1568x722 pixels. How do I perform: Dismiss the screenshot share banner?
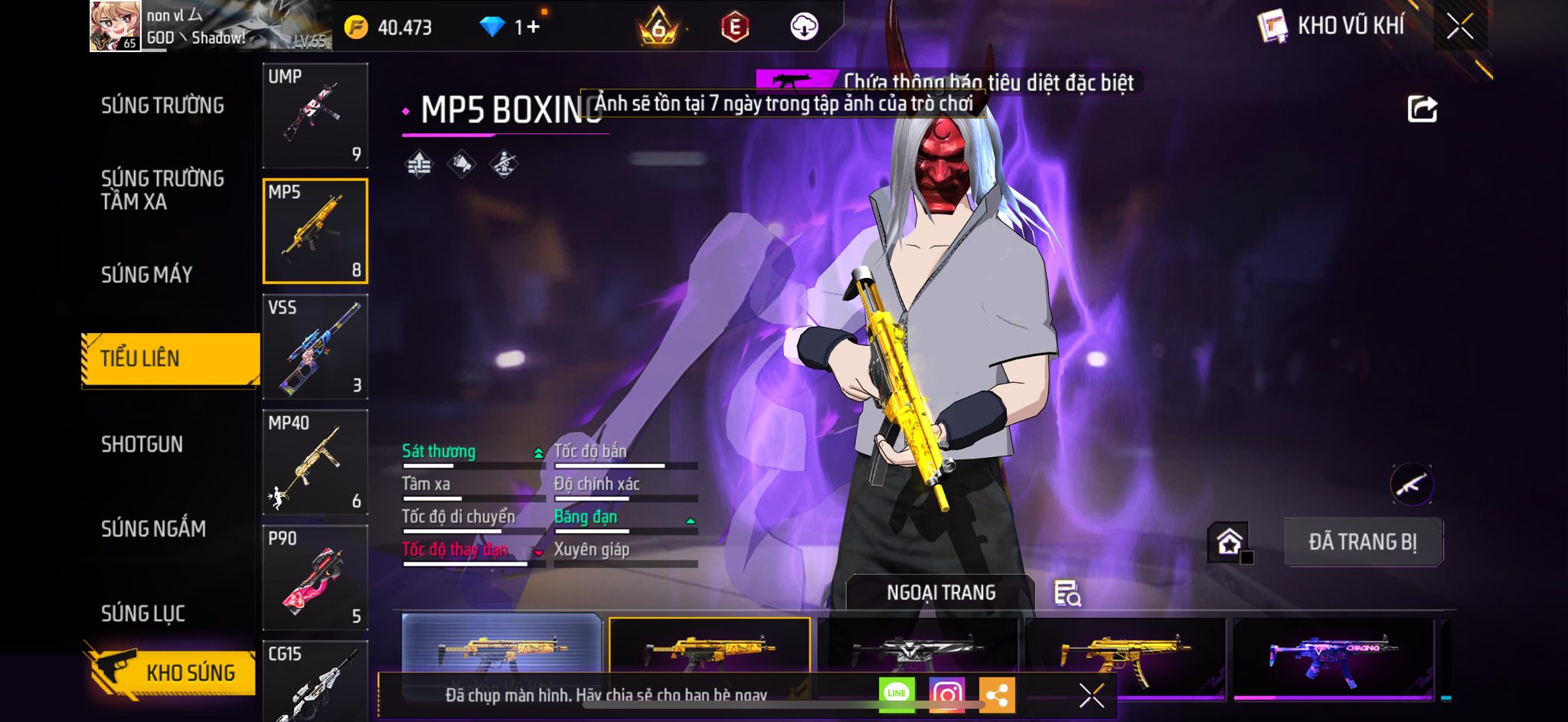[x=1091, y=695]
